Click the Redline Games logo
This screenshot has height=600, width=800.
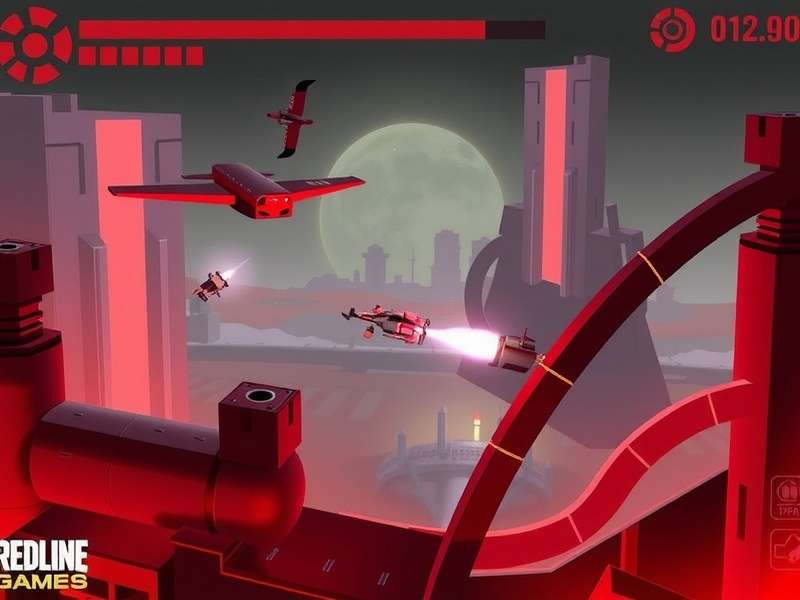pos(43,564)
